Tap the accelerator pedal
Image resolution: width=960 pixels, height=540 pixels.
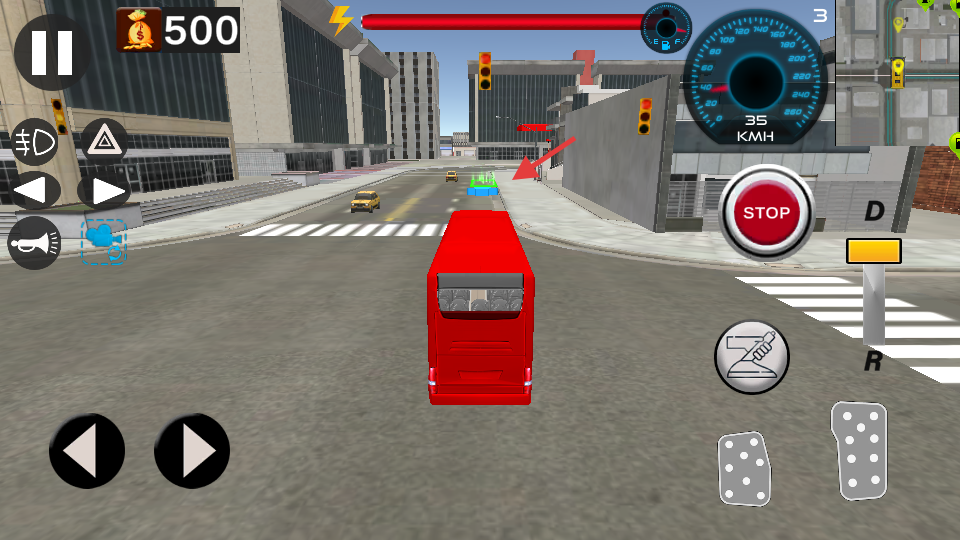click(x=859, y=450)
